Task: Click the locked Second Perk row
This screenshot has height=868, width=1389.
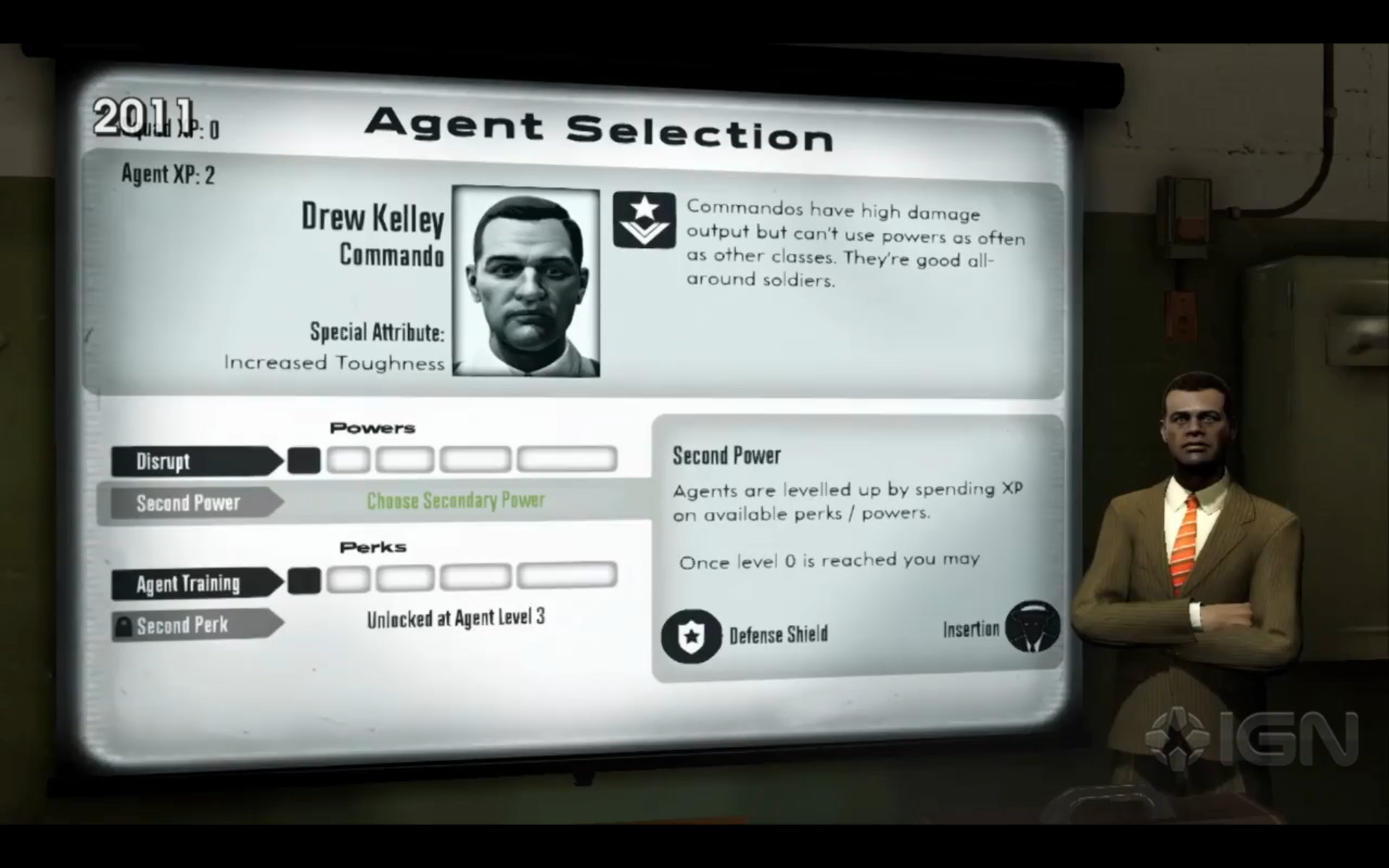Action: pos(194,626)
